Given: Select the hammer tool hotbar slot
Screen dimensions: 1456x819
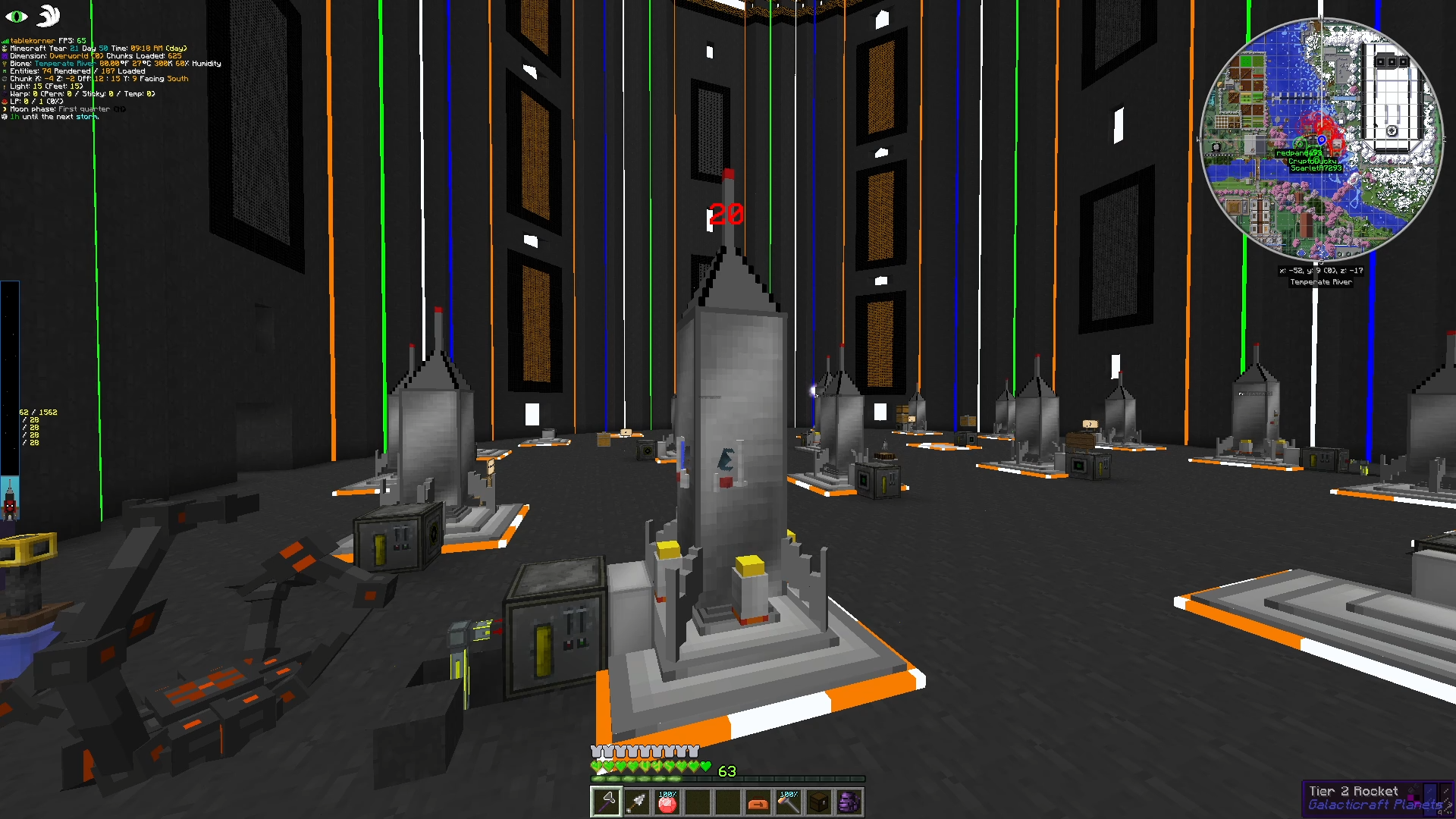Looking at the screenshot, I should pyautogui.click(x=607, y=802).
